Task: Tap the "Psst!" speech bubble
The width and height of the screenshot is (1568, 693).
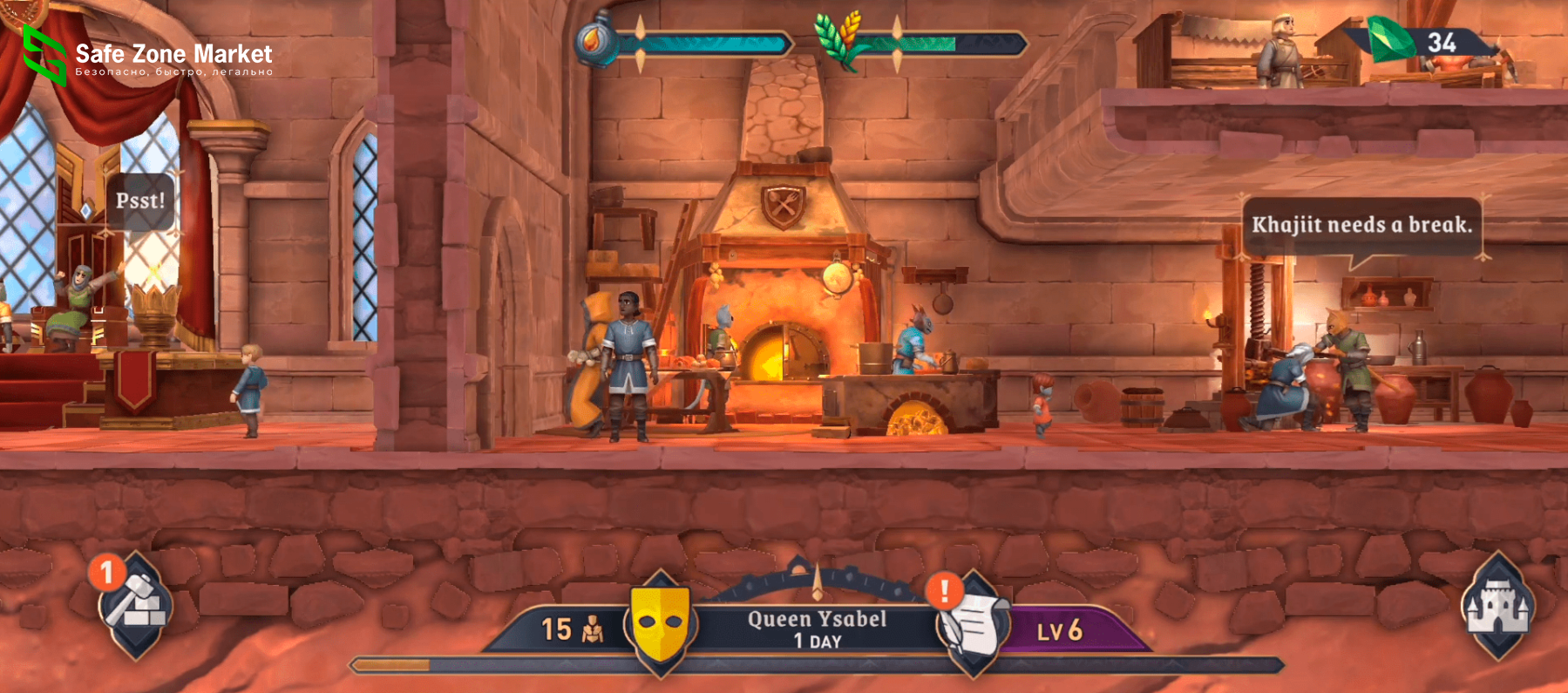Action: (x=140, y=201)
